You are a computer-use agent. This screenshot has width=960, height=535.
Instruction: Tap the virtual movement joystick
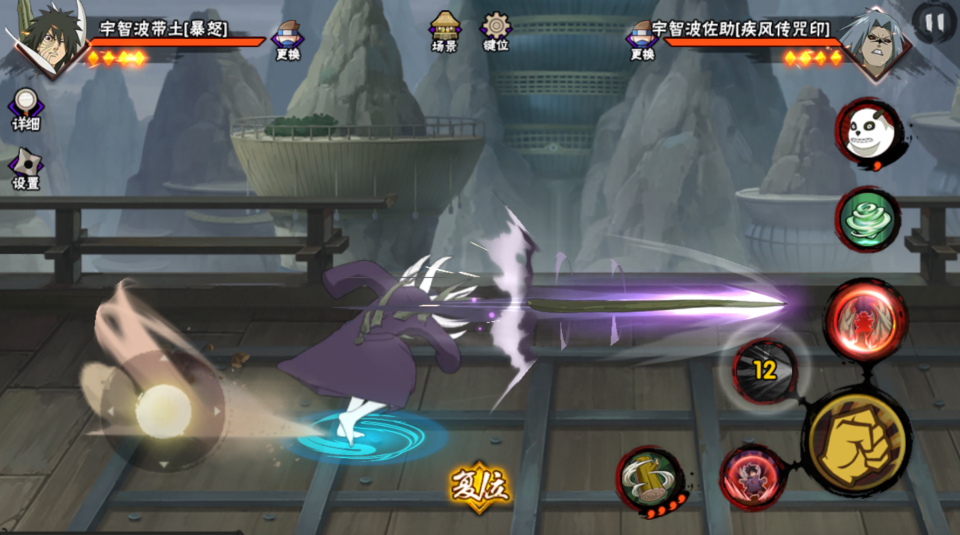pos(162,411)
